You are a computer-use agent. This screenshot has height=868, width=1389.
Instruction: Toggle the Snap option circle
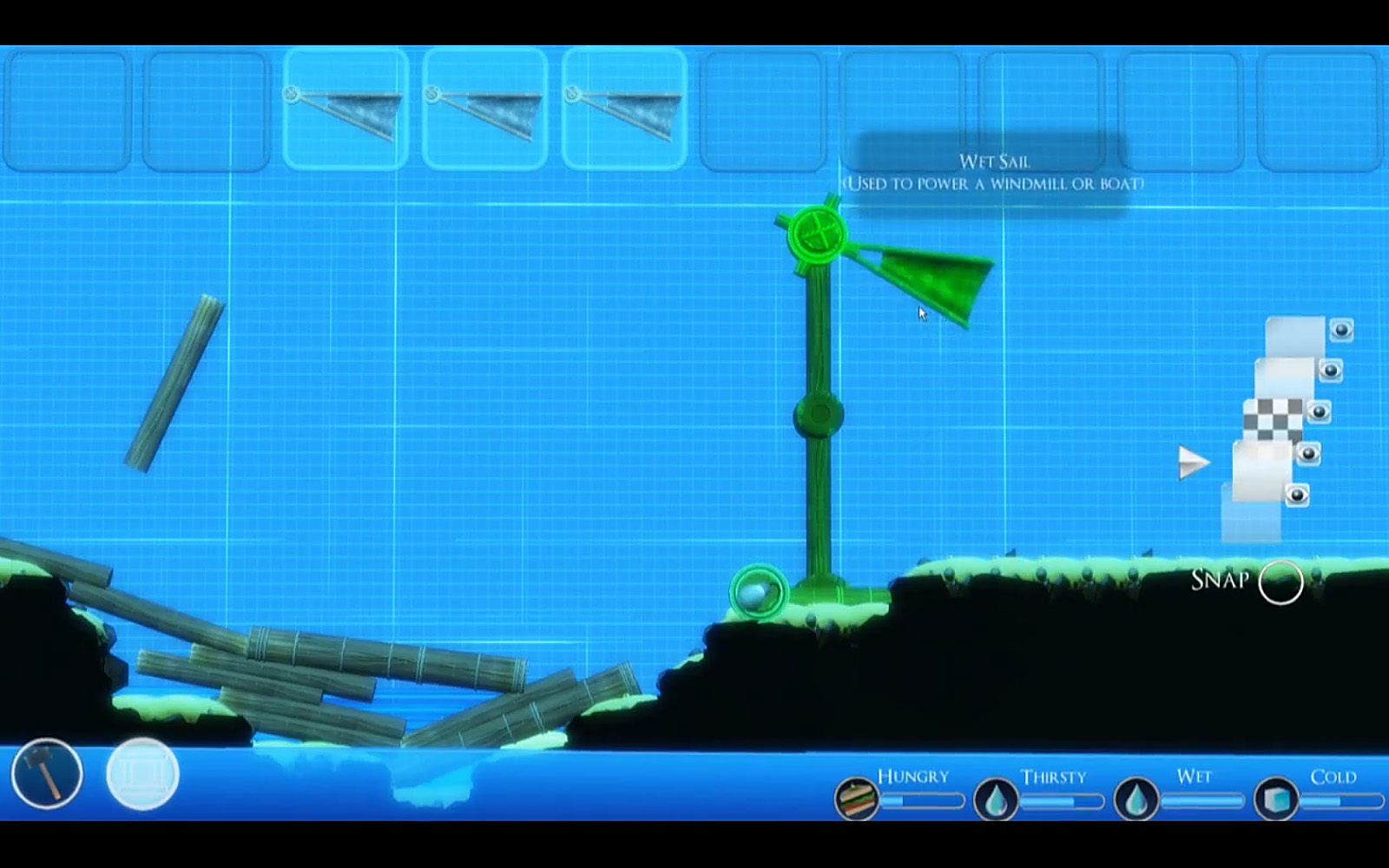(x=1280, y=582)
